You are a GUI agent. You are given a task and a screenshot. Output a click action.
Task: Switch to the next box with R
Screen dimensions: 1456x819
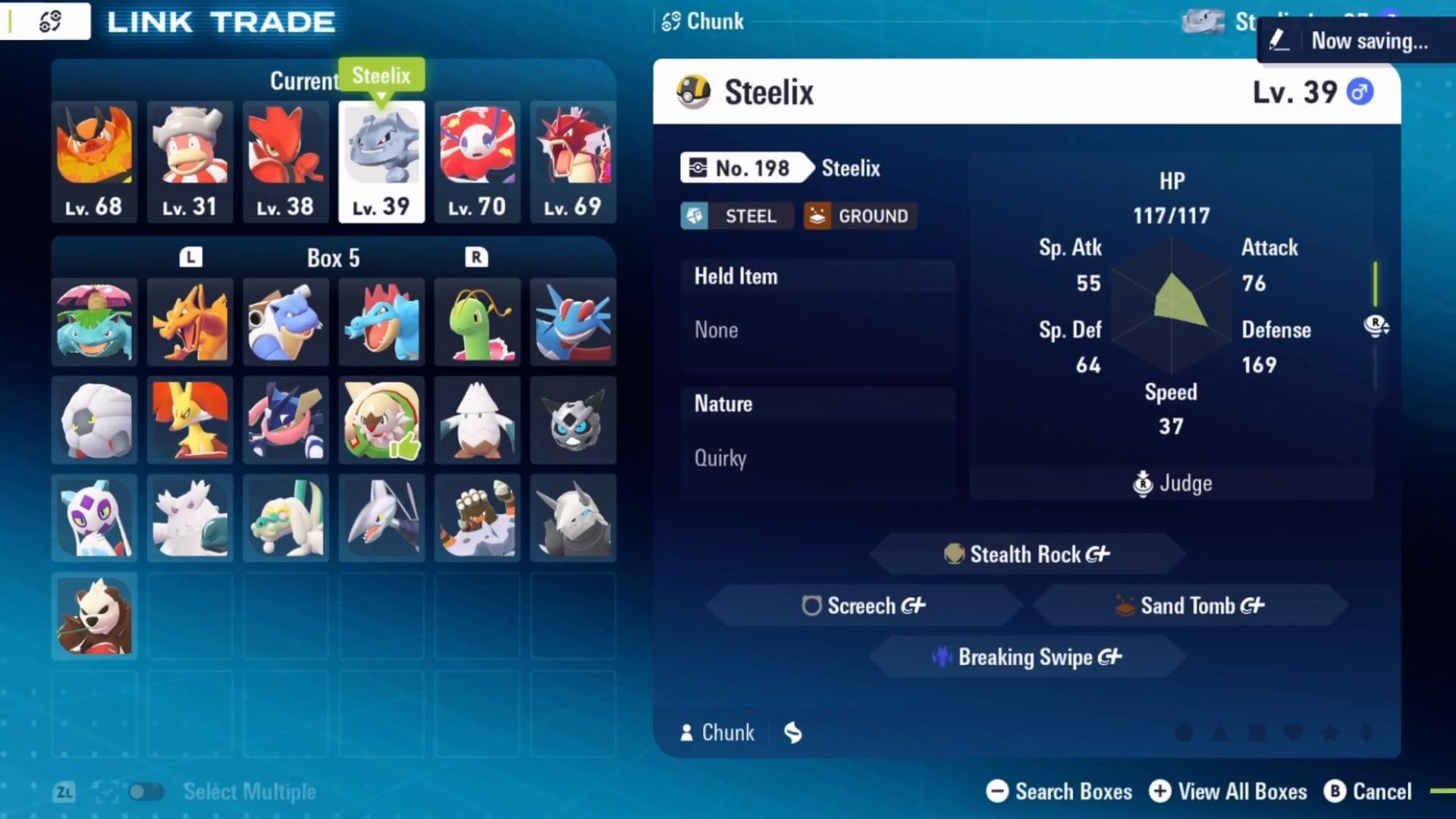[477, 256]
